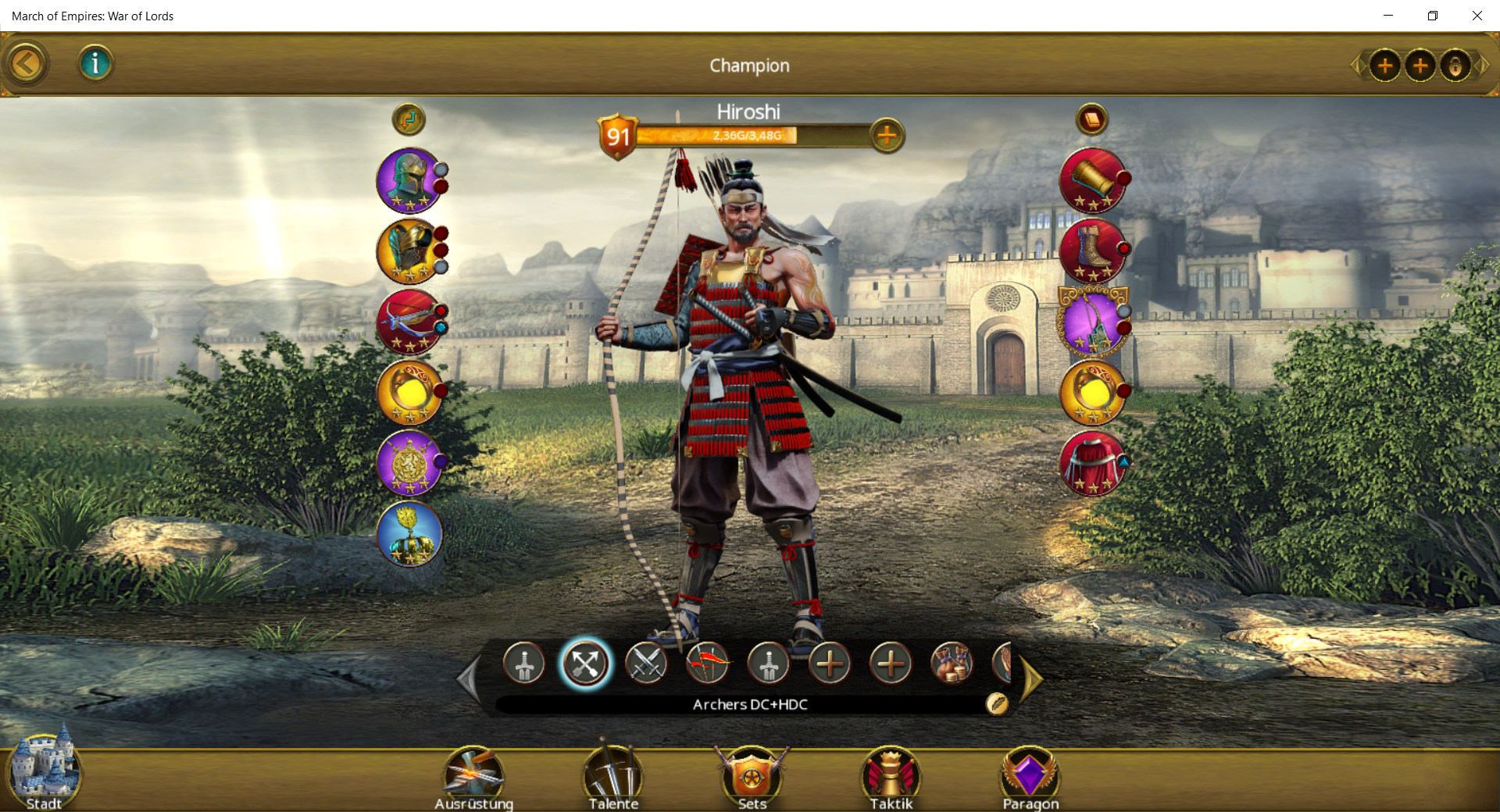Go back with the golden arrow button
This screenshot has height=812, width=1500.
(x=27, y=64)
